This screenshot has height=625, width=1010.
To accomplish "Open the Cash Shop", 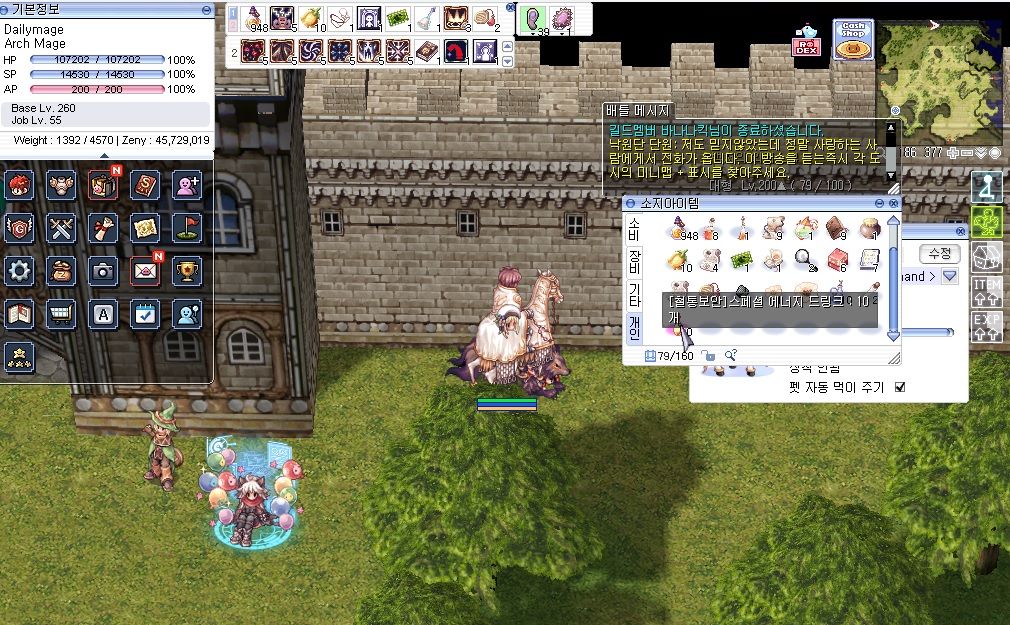I will 853,39.
